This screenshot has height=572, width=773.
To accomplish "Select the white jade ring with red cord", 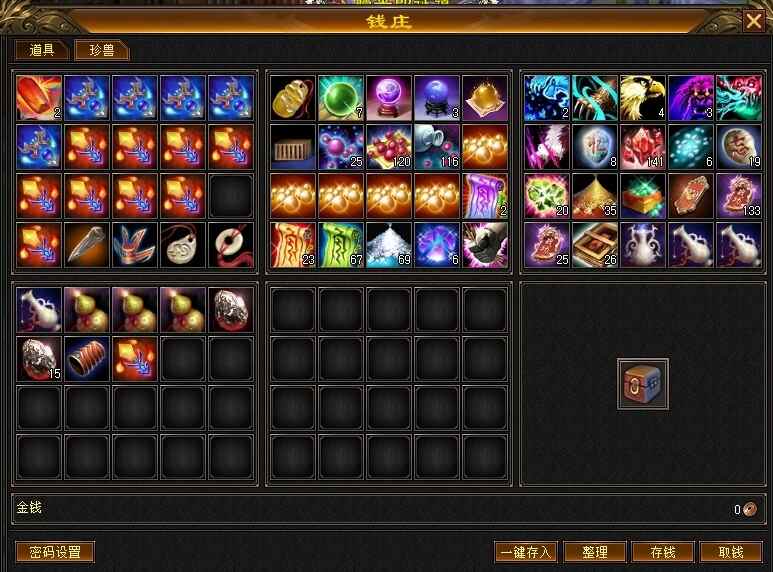I will tap(232, 245).
